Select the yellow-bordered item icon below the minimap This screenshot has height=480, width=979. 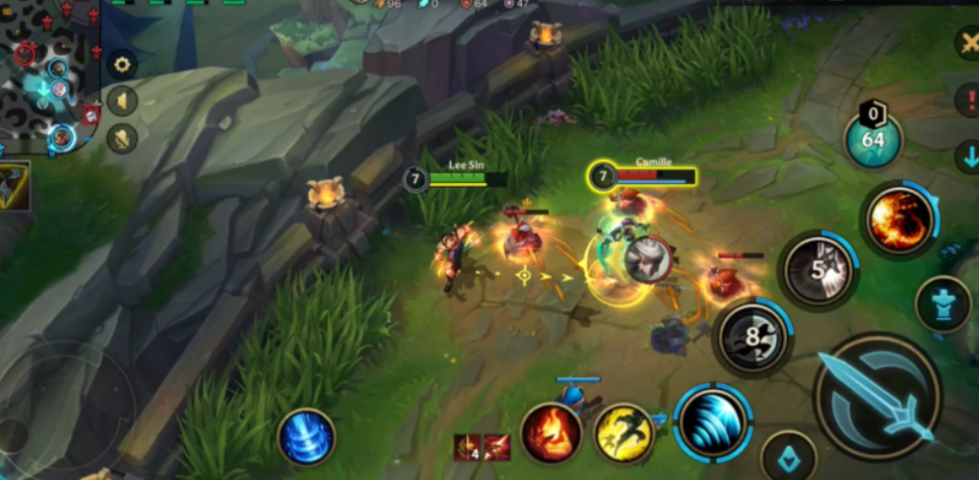(14, 187)
